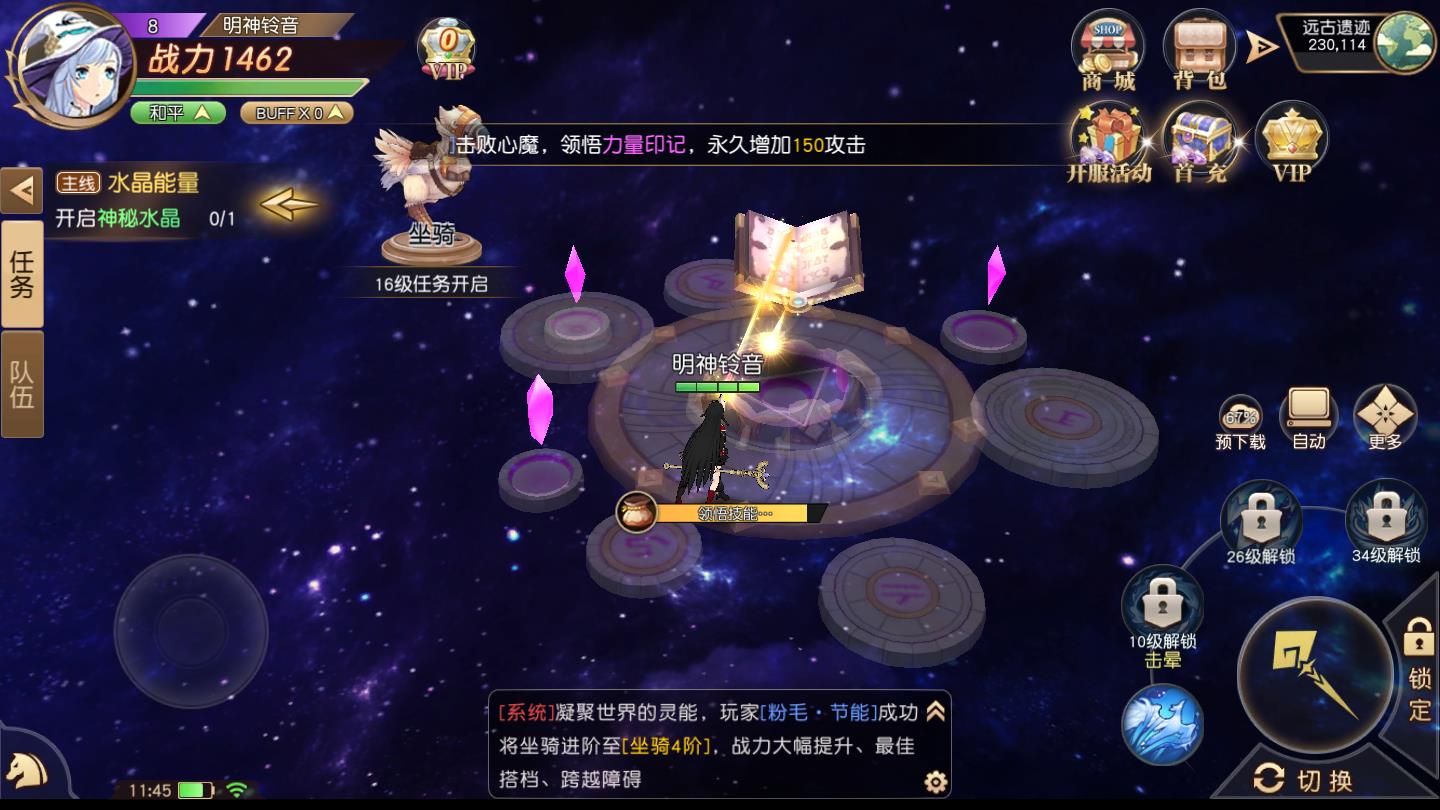Collapse the top-right icon row with the arrow

point(1262,46)
